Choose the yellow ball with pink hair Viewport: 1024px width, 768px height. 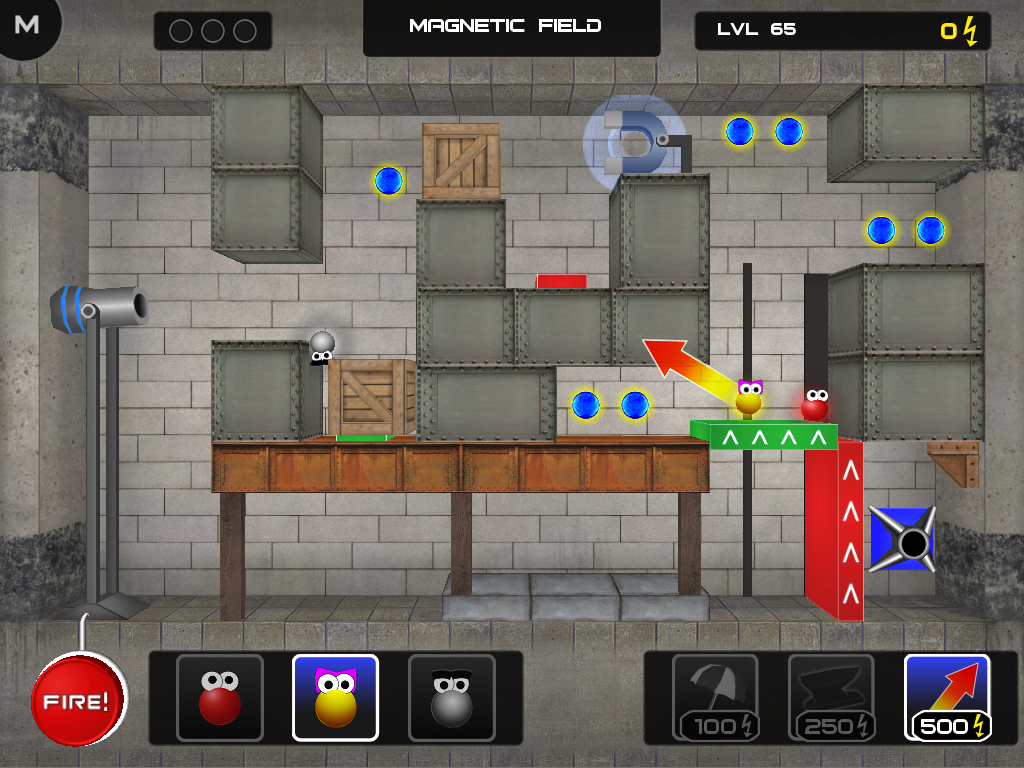click(x=335, y=698)
